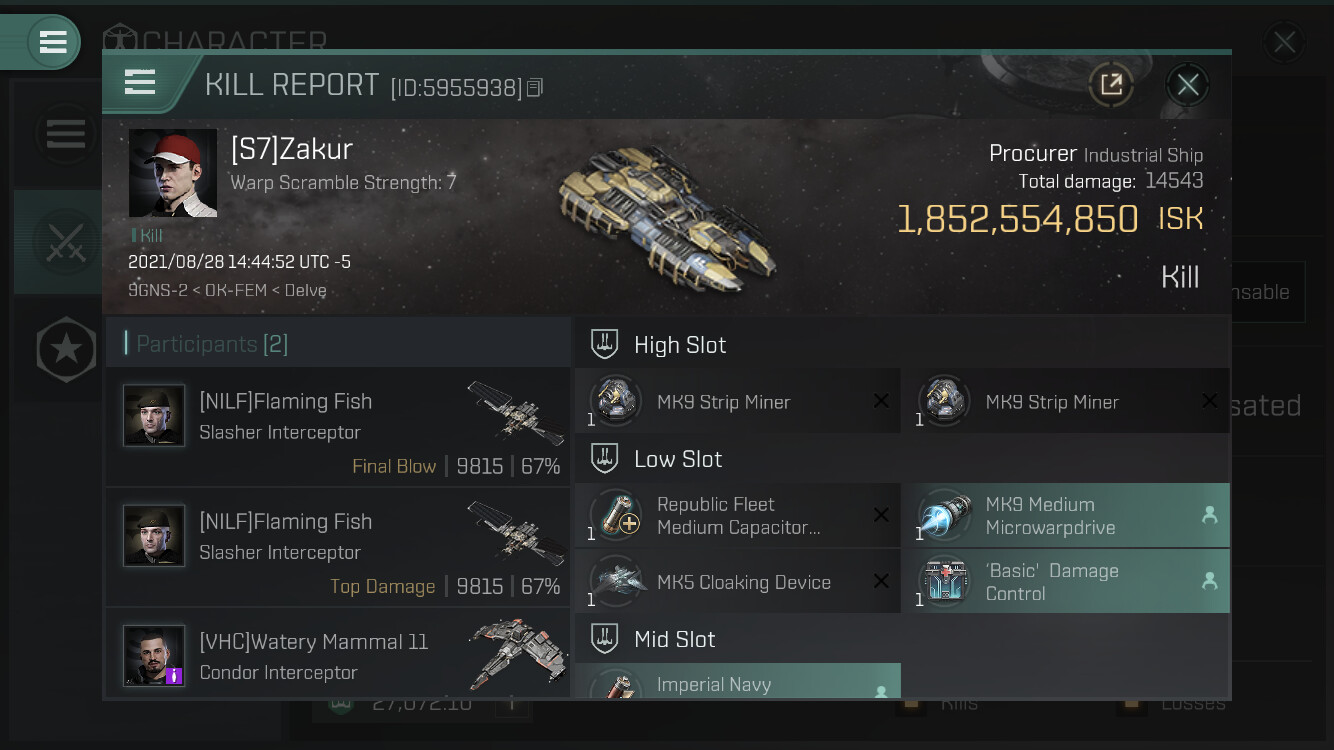Open the Final Blow participant Flaming Fish
The image size is (1334, 750).
338,427
